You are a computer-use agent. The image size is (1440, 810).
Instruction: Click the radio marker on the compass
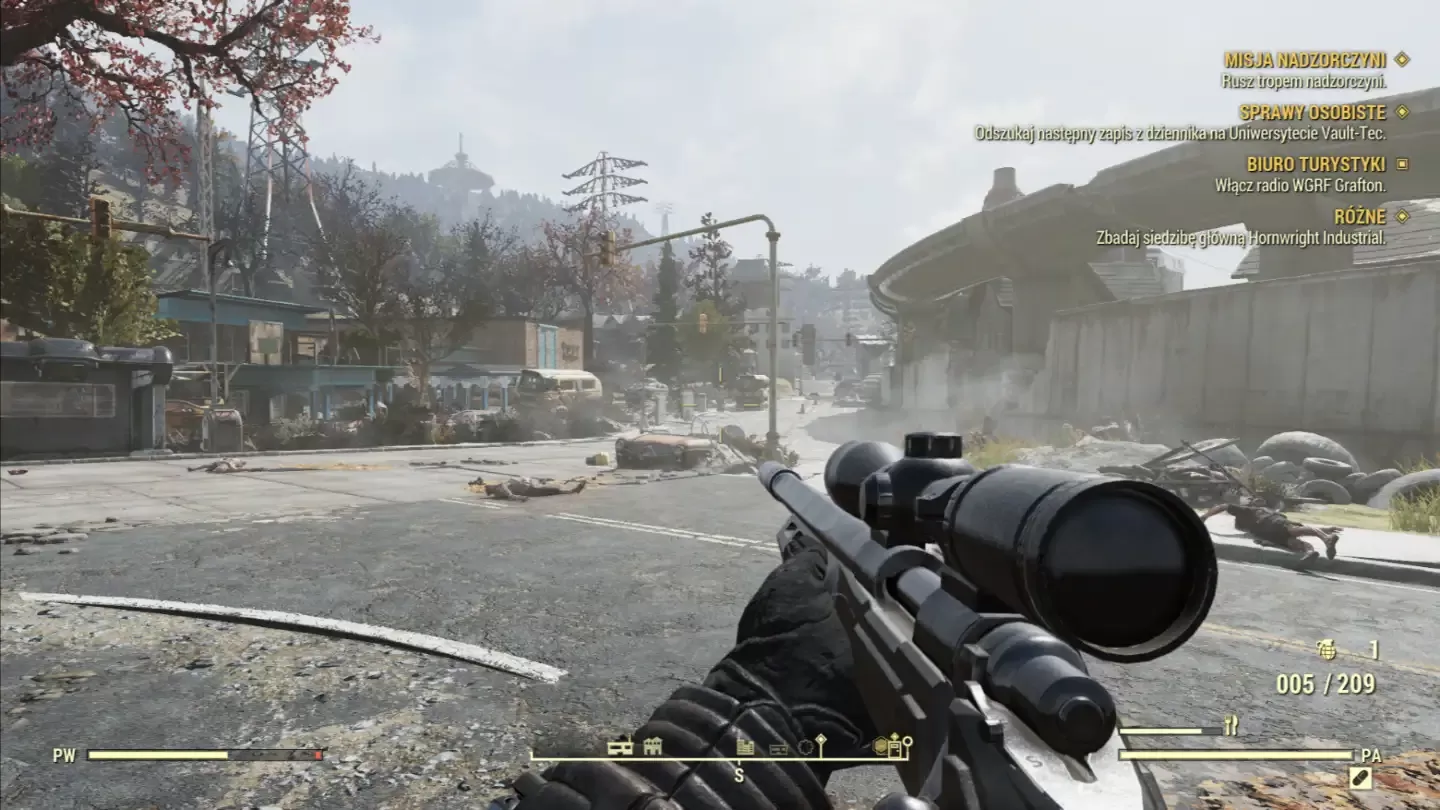pyautogui.click(x=779, y=748)
